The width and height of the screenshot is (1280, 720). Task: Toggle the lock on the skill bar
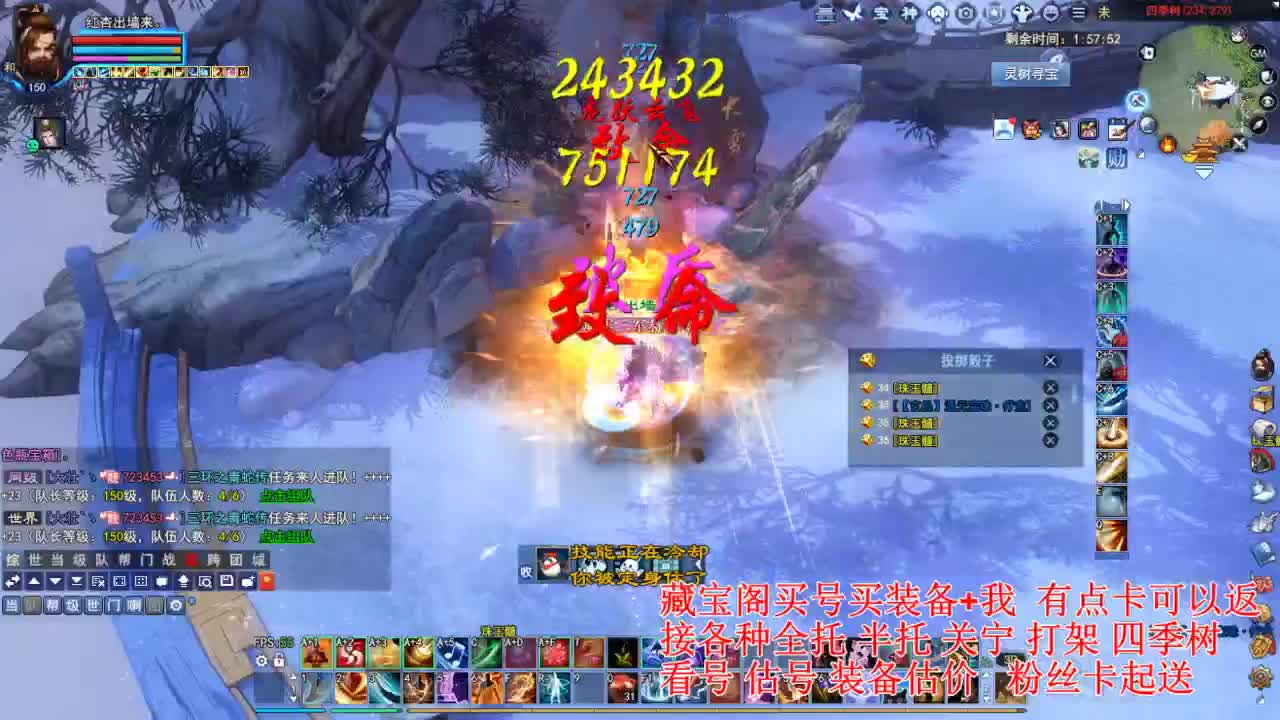click(279, 661)
